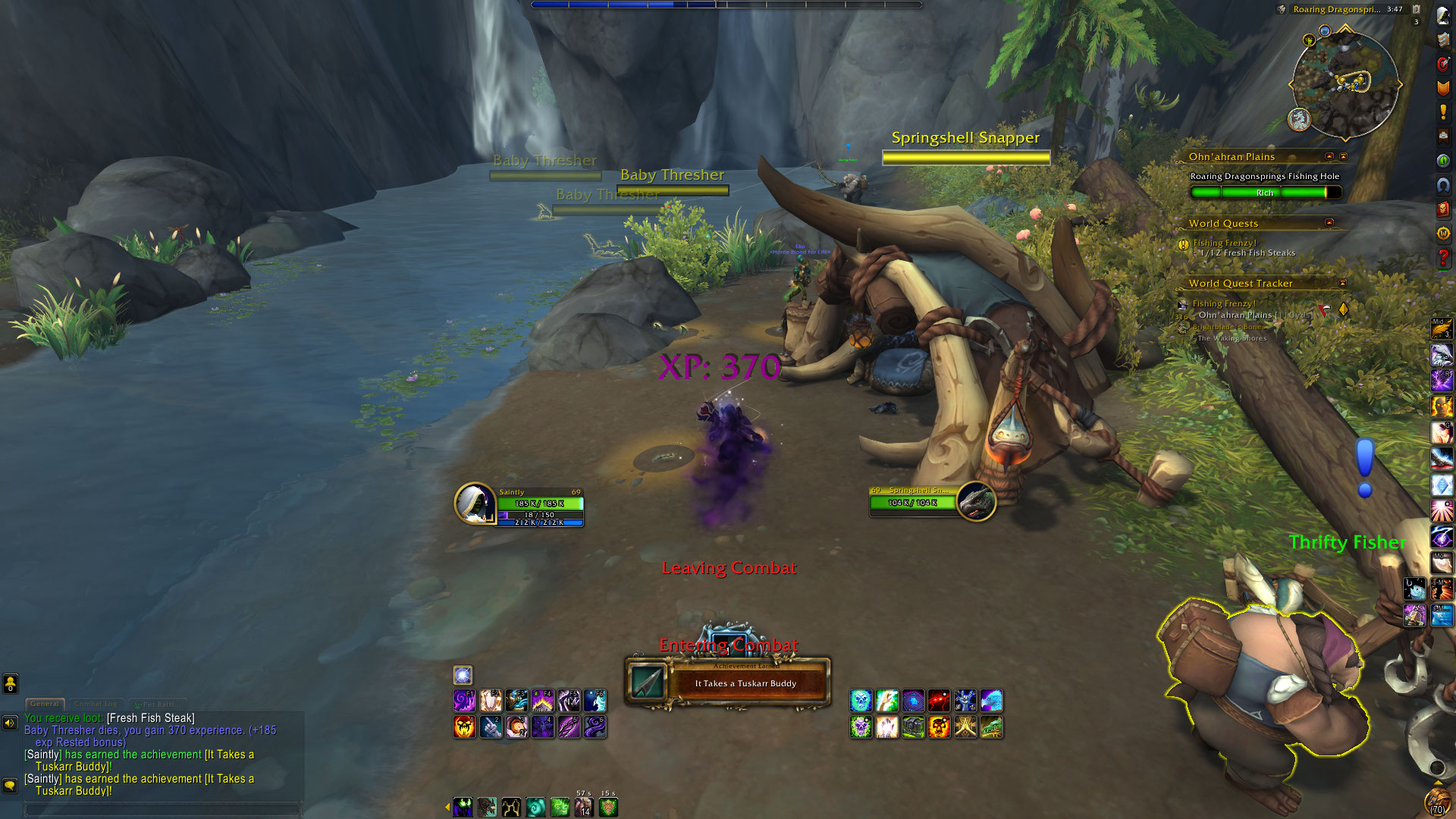Select the Fishing Frenzy! world quest objective
This screenshot has height=819, width=1456.
pos(1224,243)
